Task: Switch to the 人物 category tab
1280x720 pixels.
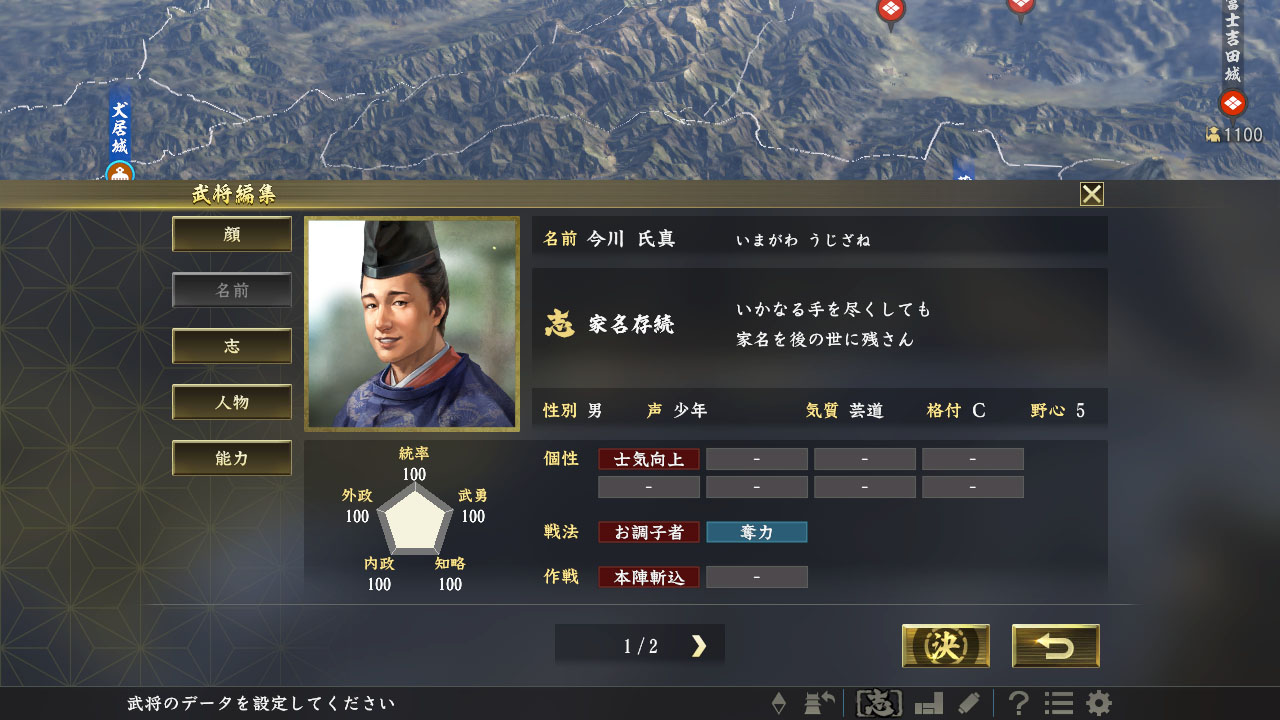Action: tap(232, 403)
